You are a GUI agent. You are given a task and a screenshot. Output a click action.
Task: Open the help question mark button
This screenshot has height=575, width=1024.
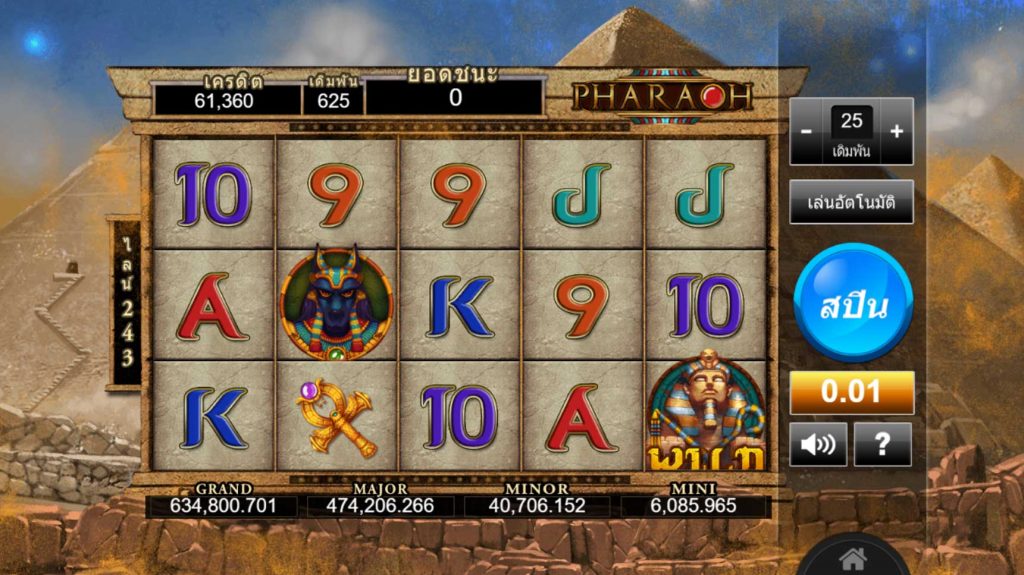click(883, 444)
